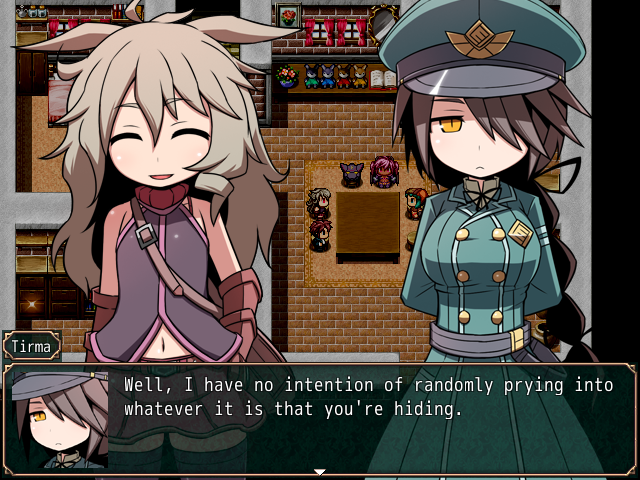This screenshot has height=480, width=640.
Task: Click the white continue arrow under the dialogue
Action: [x=320, y=471]
